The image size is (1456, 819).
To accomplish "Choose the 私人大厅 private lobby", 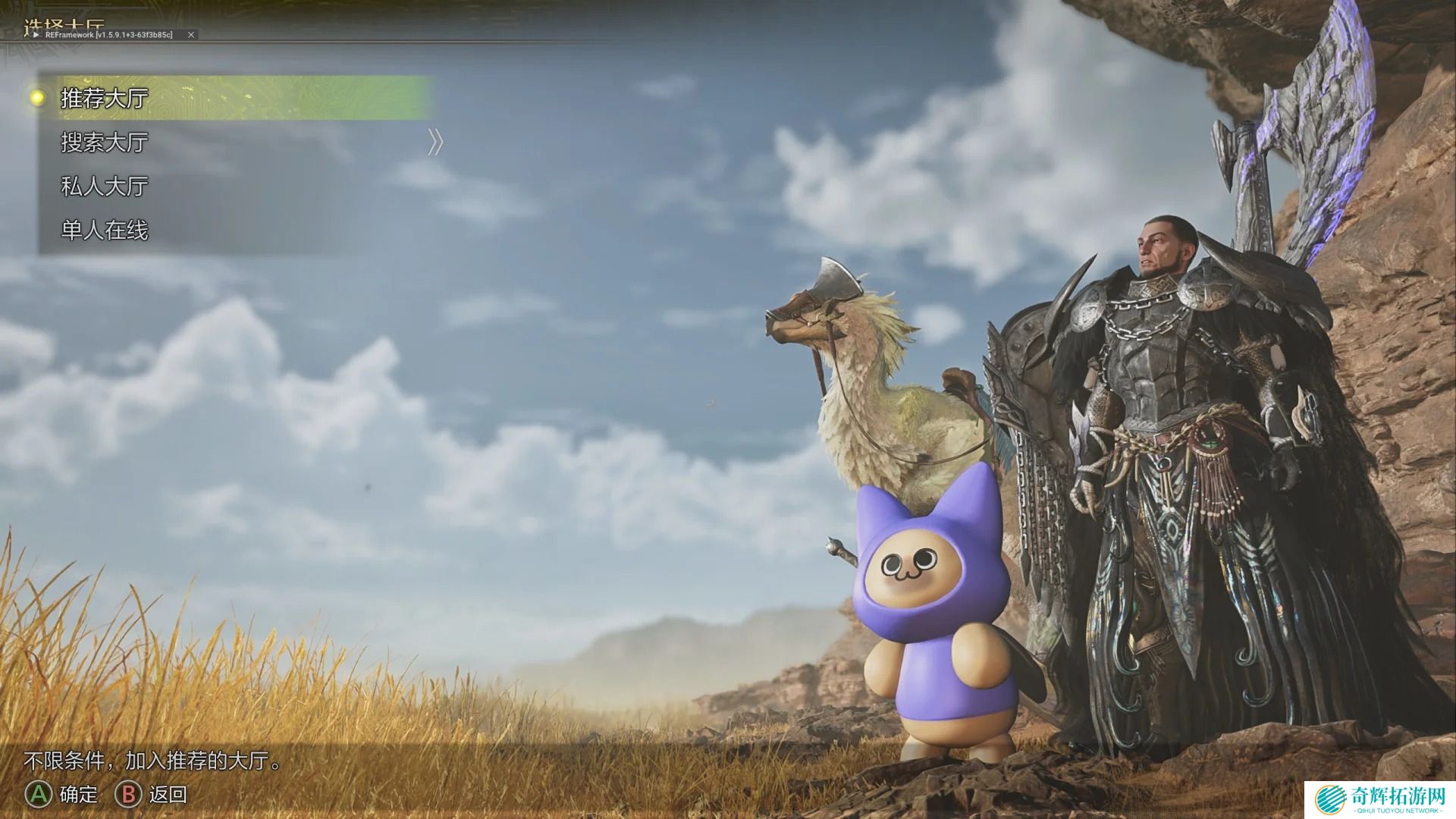I will [x=105, y=187].
